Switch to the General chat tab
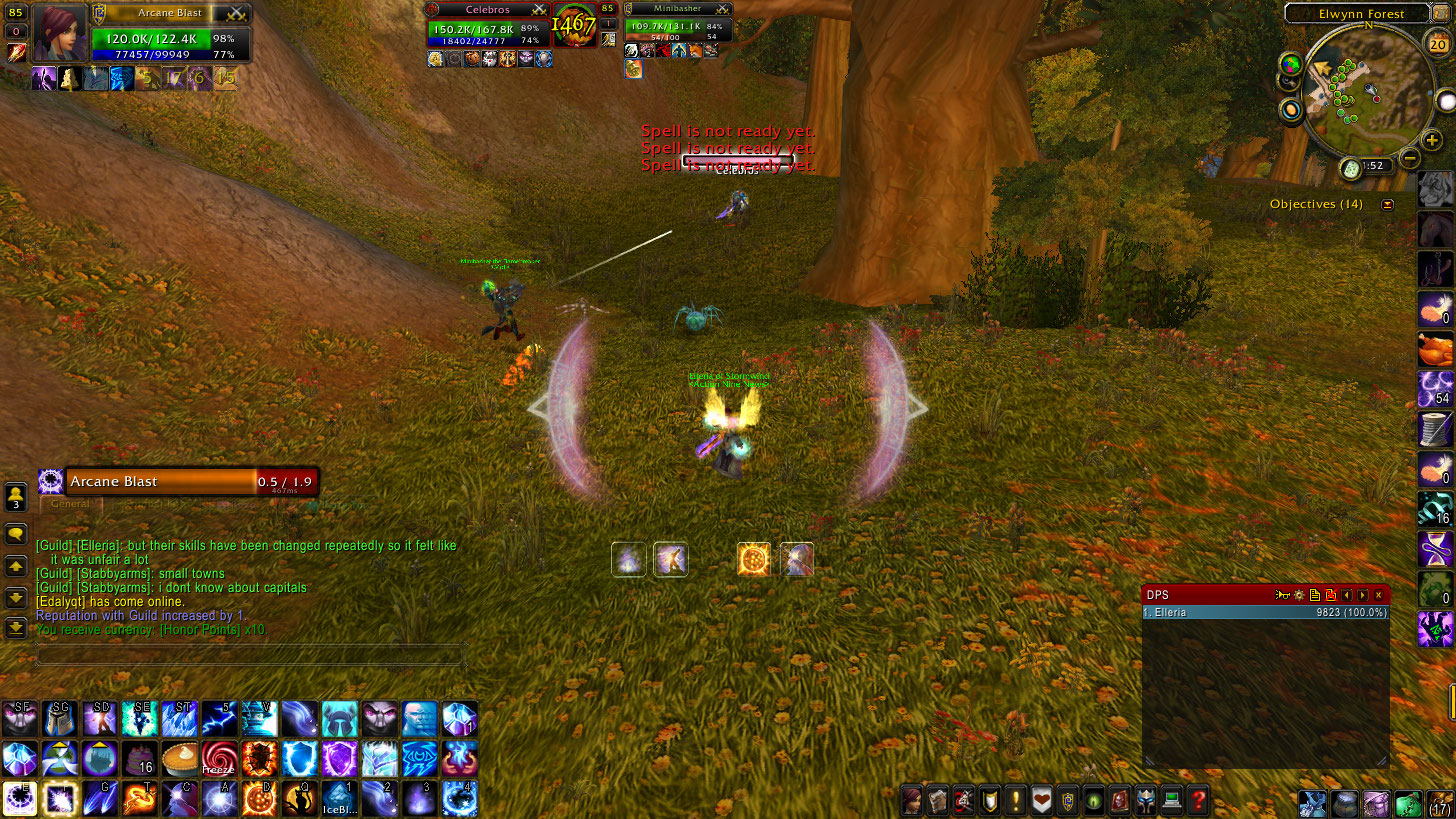Screen dimensions: 1456x819 coord(70,504)
